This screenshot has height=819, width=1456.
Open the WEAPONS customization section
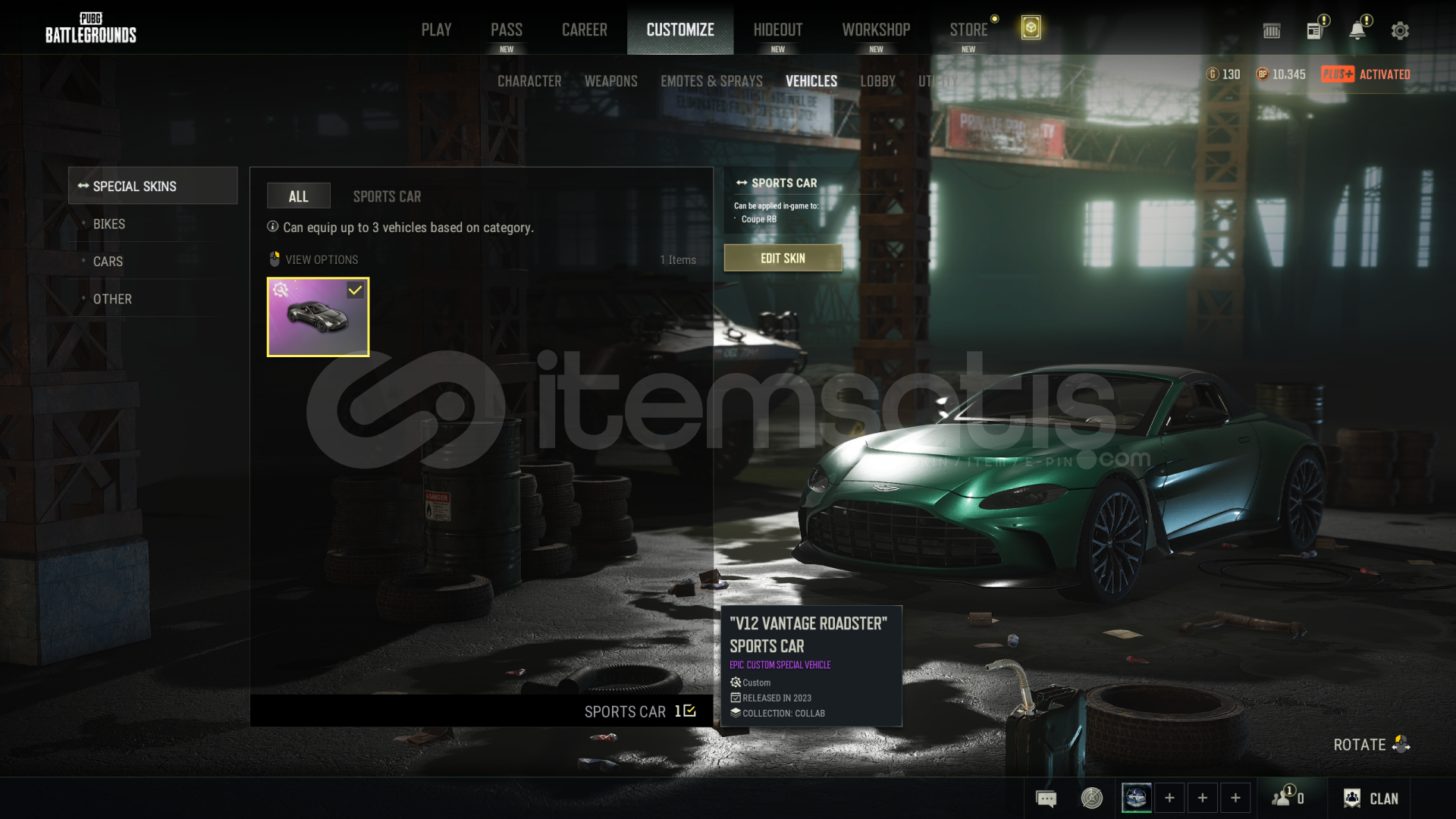tap(610, 81)
